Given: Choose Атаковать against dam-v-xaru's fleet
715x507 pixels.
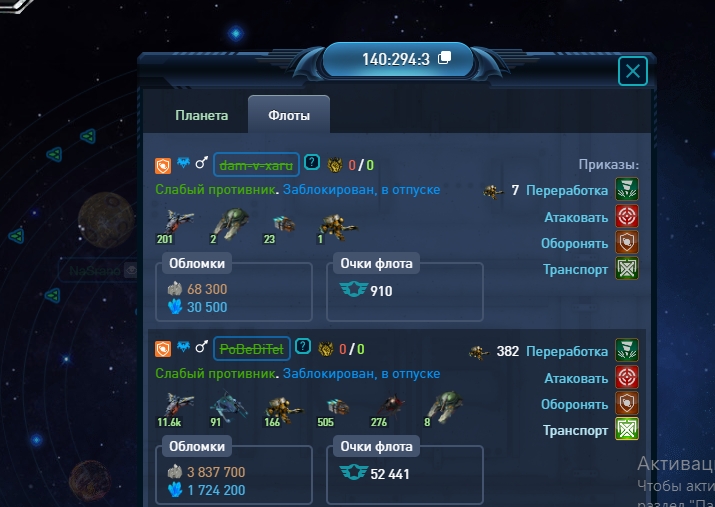Looking at the screenshot, I should tap(627, 217).
